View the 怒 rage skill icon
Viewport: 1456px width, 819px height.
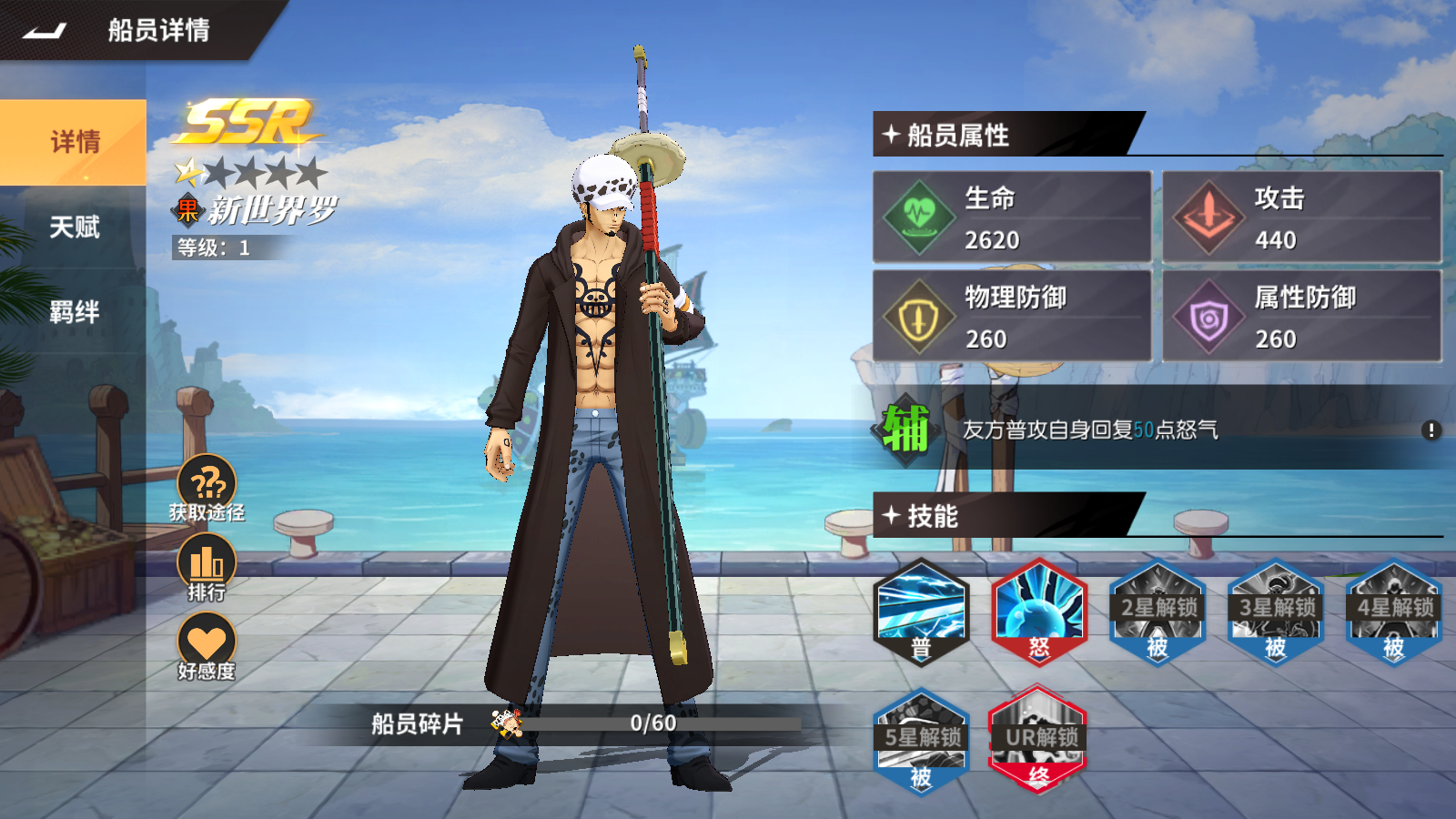1039,612
